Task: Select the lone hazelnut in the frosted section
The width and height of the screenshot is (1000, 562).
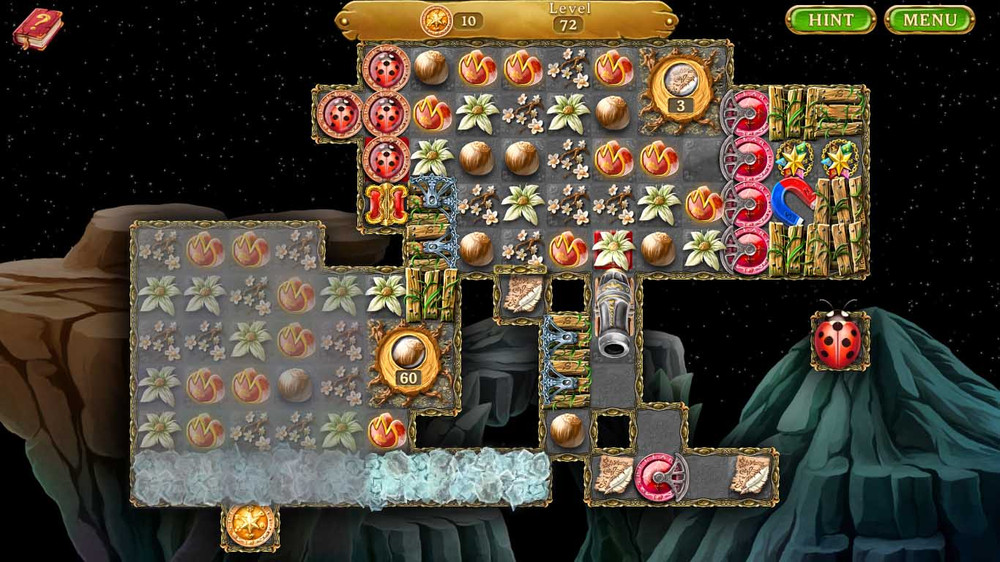Action: [294, 384]
